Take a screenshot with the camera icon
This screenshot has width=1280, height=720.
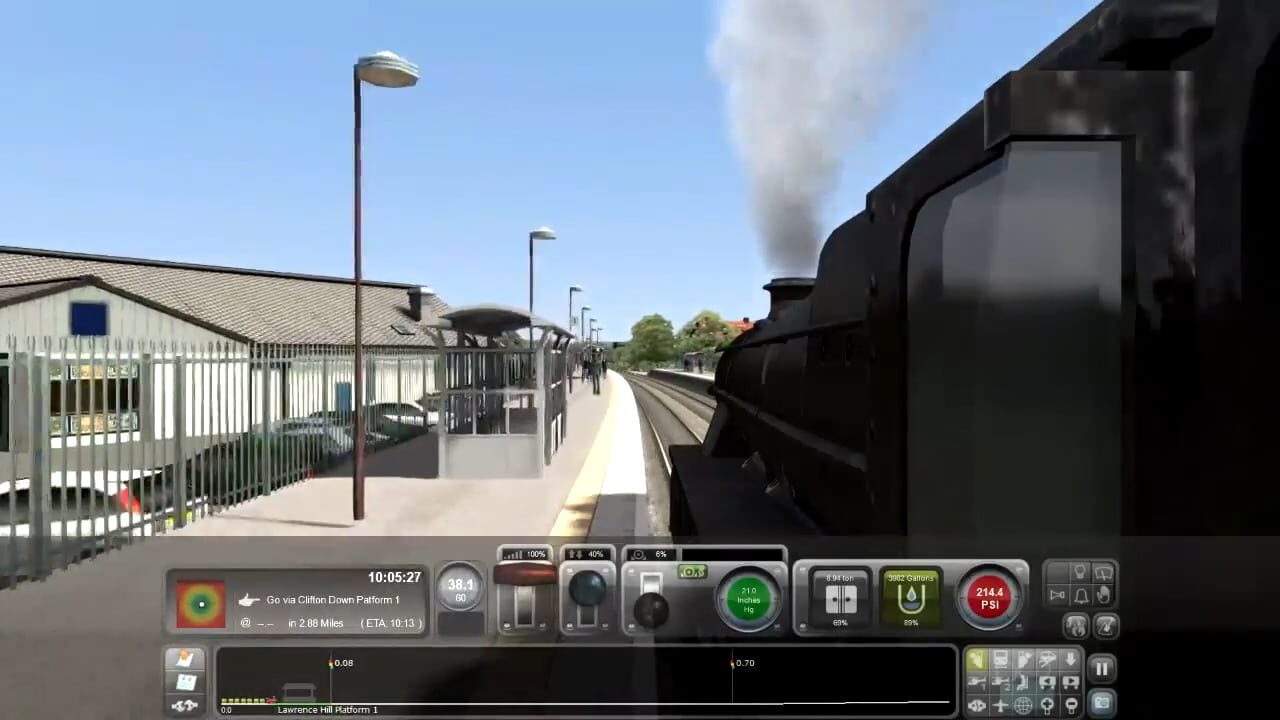[x=1102, y=700]
